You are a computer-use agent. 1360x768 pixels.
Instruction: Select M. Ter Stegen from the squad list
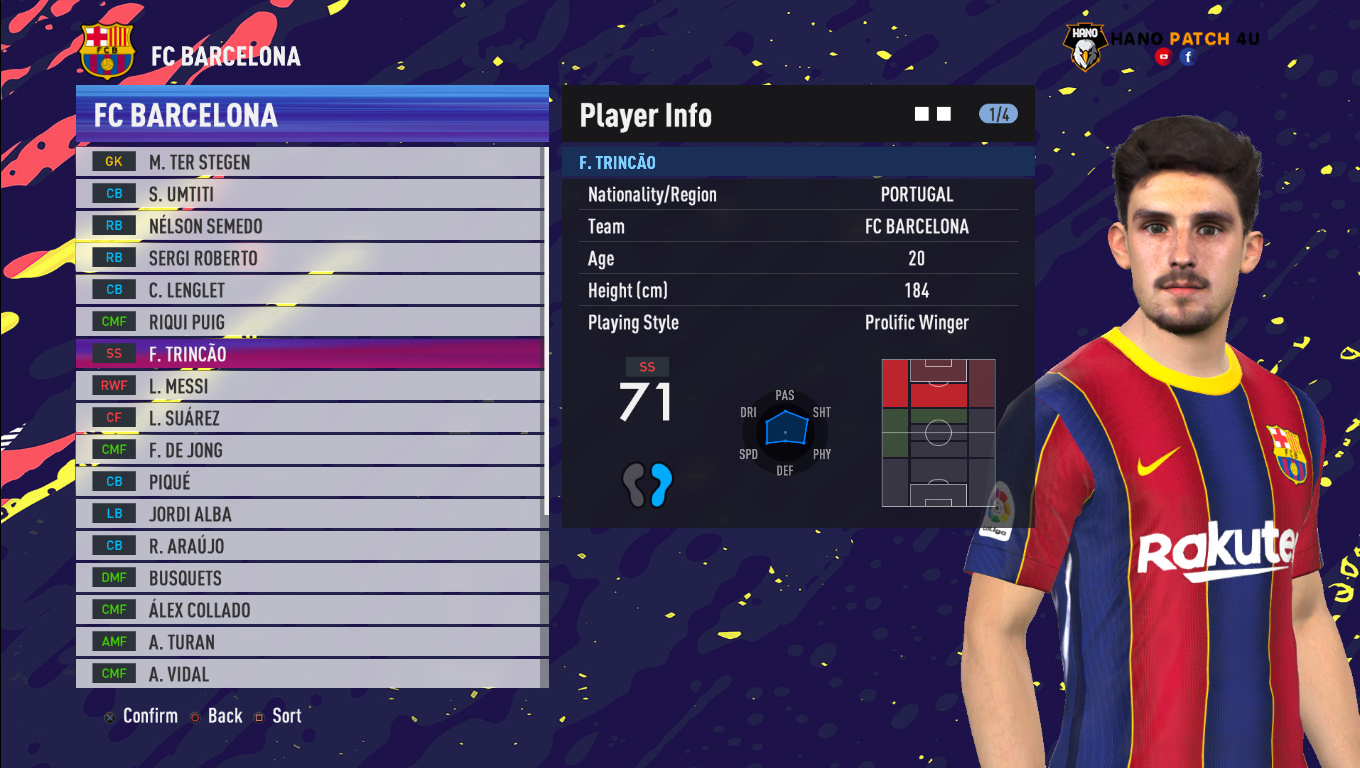(310, 162)
